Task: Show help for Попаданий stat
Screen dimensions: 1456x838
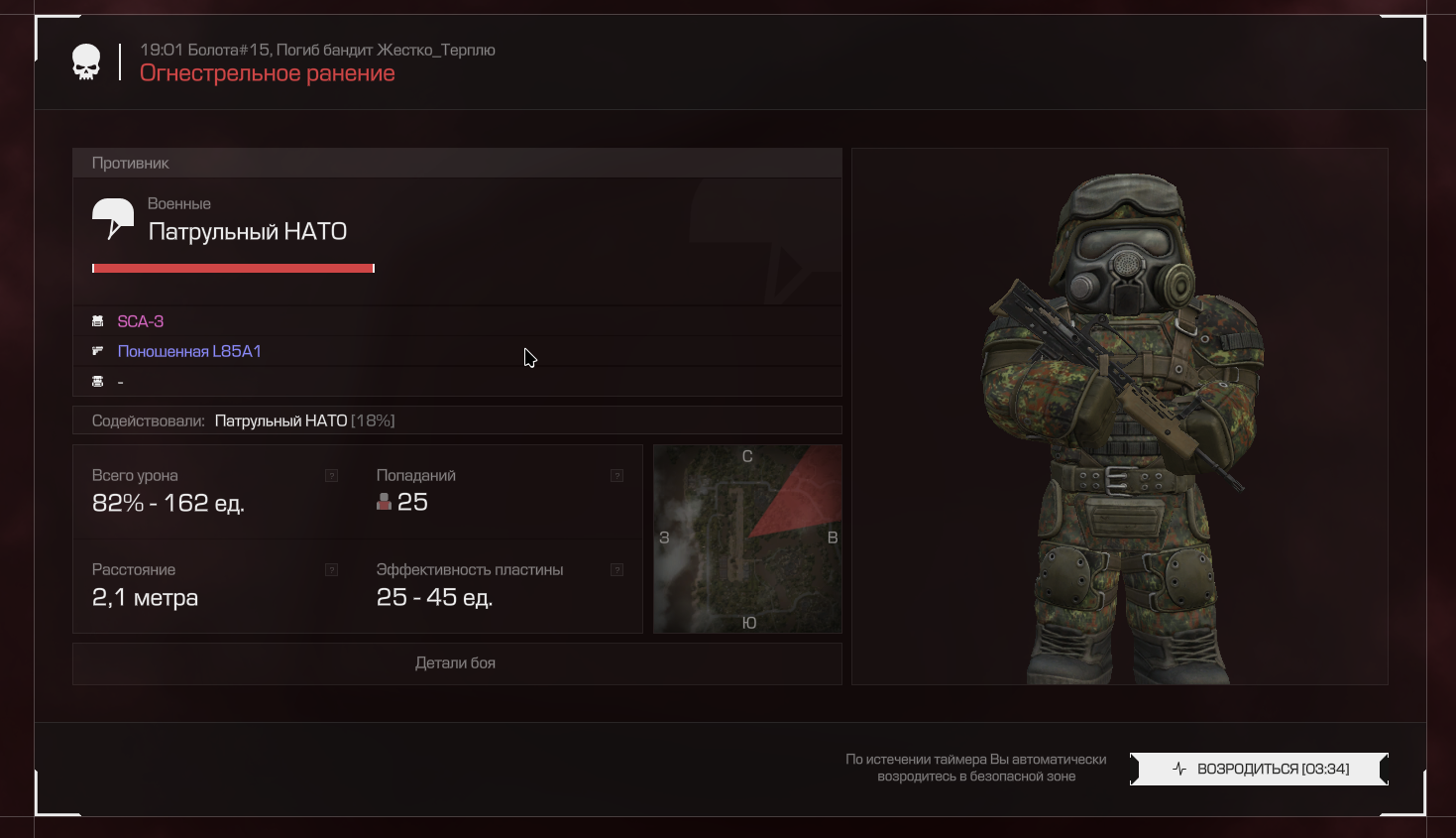Action: [x=616, y=476]
